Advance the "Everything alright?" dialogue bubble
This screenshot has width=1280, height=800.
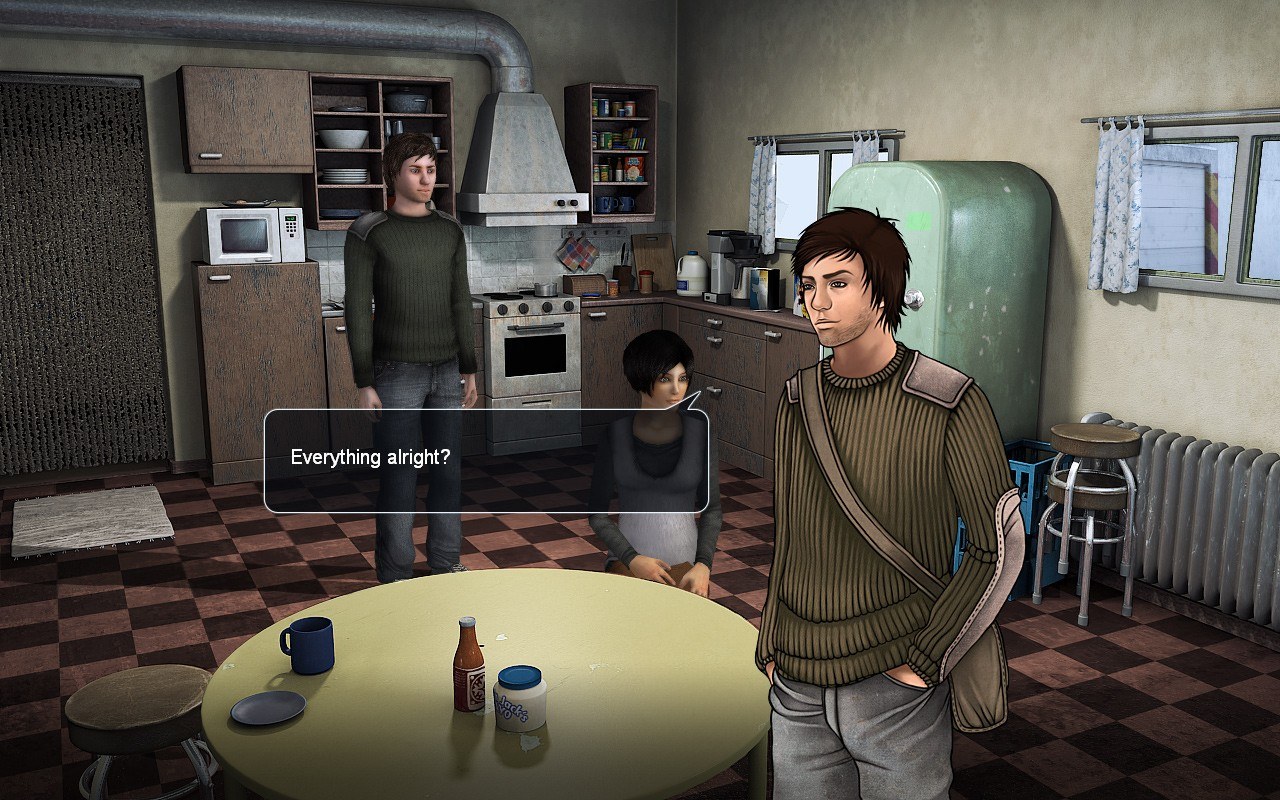(485, 460)
